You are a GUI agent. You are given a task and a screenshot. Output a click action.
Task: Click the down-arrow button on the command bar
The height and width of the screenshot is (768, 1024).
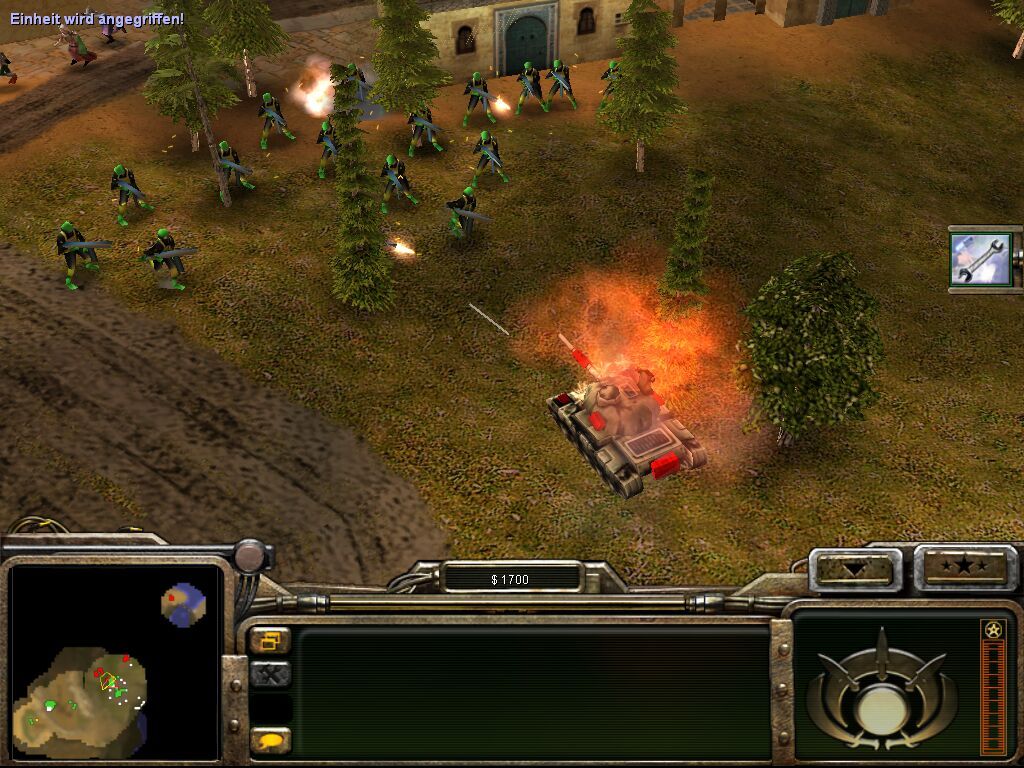pyautogui.click(x=855, y=569)
